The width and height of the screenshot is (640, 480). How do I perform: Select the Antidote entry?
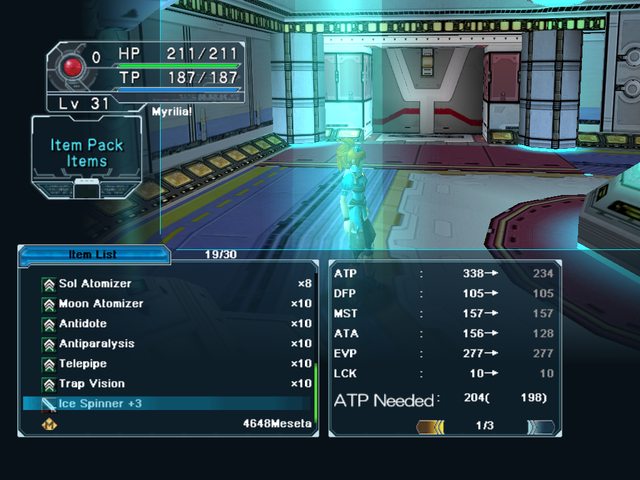tap(82, 324)
